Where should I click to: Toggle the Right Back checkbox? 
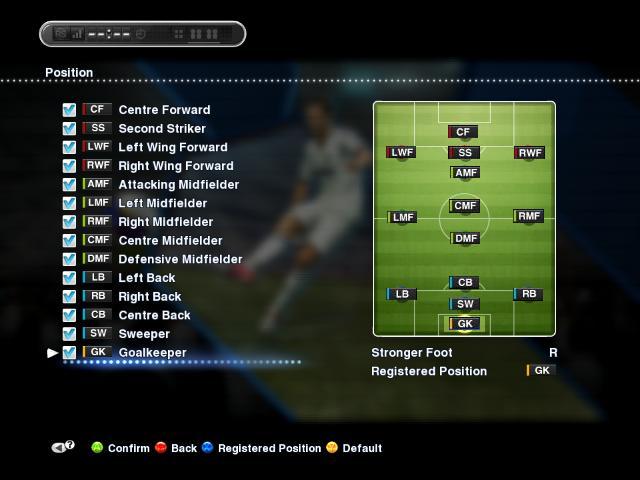[69, 296]
